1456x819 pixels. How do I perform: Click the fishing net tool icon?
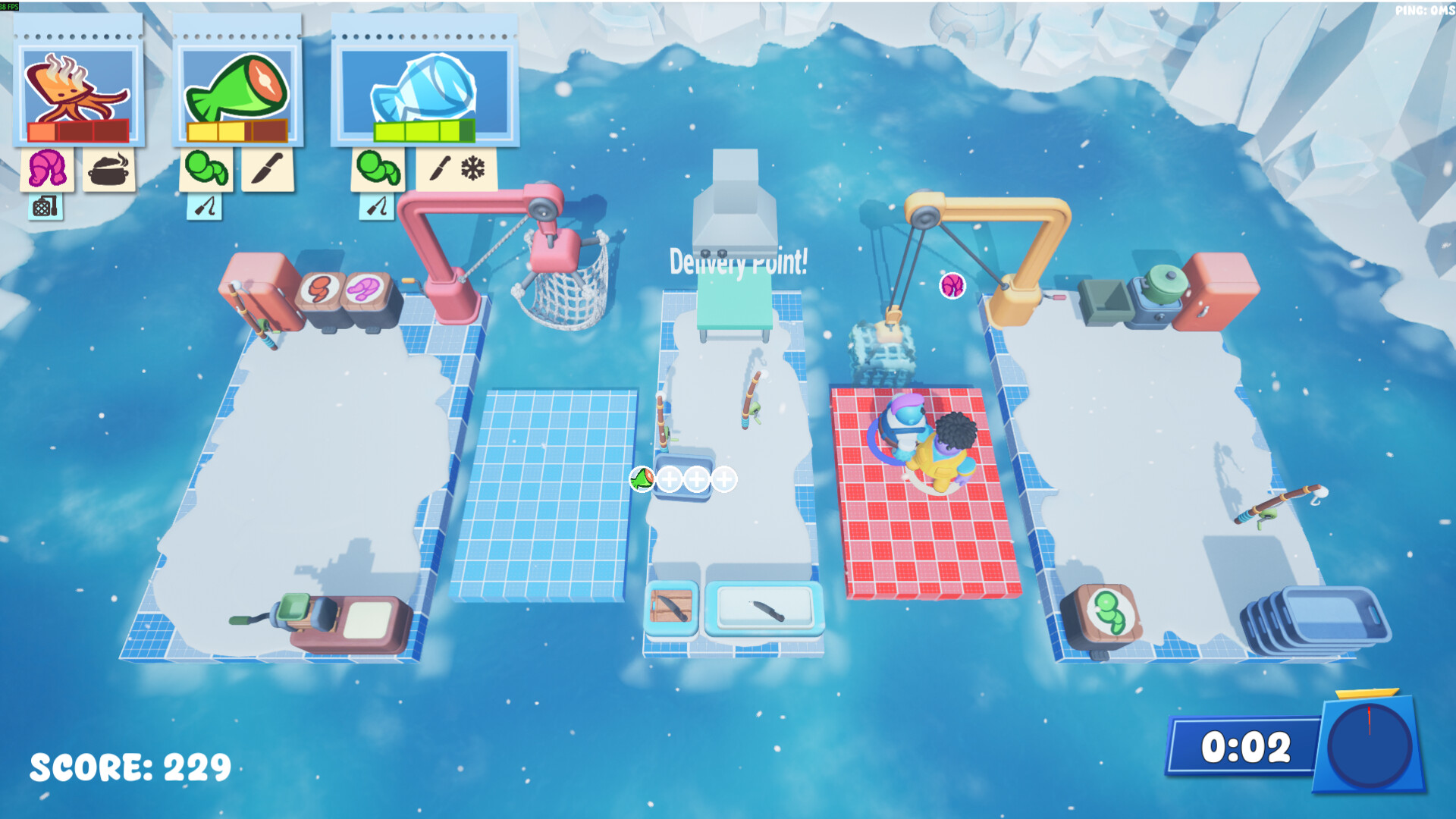coord(45,206)
